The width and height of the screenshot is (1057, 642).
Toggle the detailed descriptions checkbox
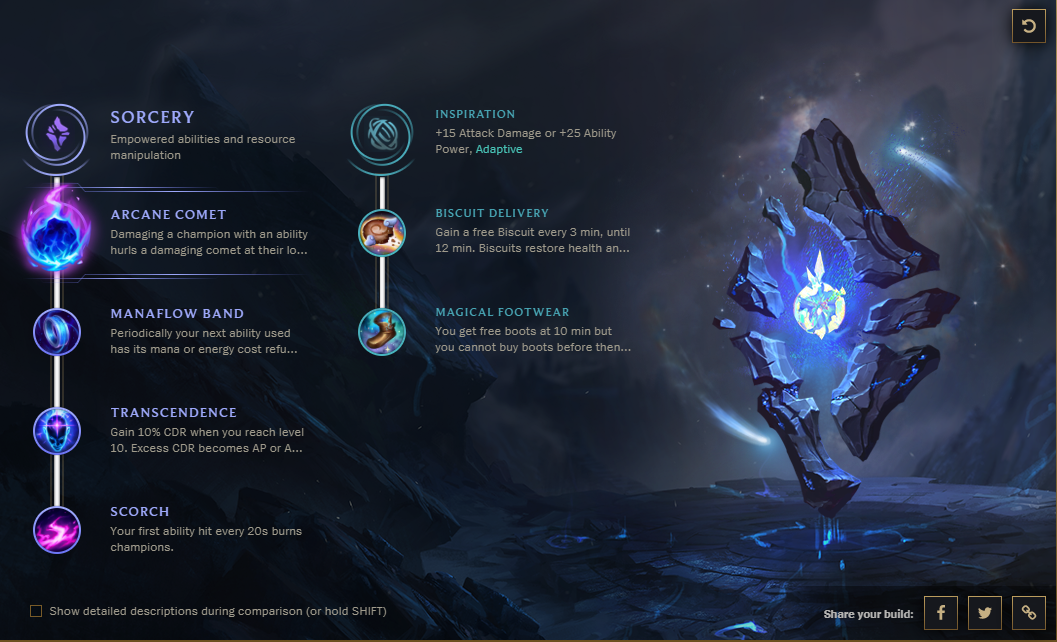[36, 611]
